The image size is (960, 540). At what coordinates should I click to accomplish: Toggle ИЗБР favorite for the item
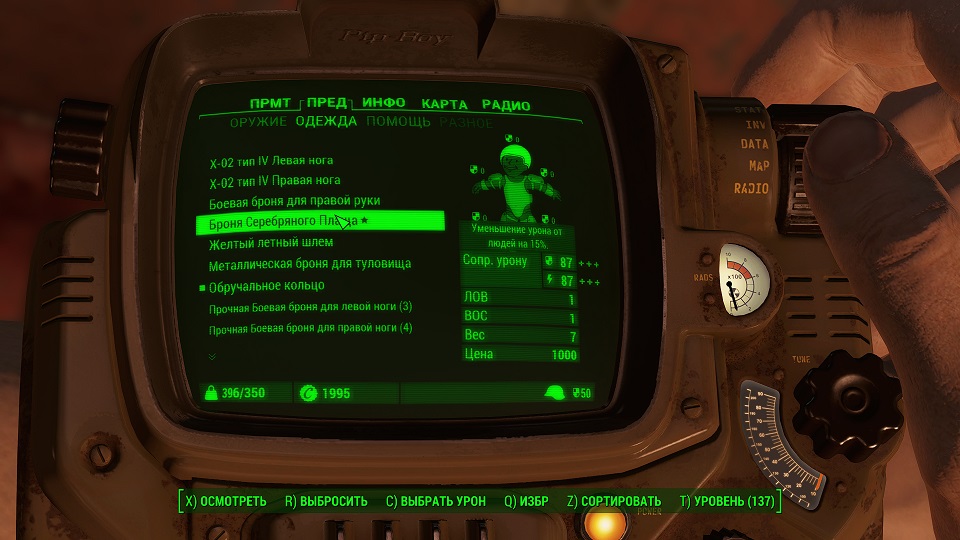527,501
